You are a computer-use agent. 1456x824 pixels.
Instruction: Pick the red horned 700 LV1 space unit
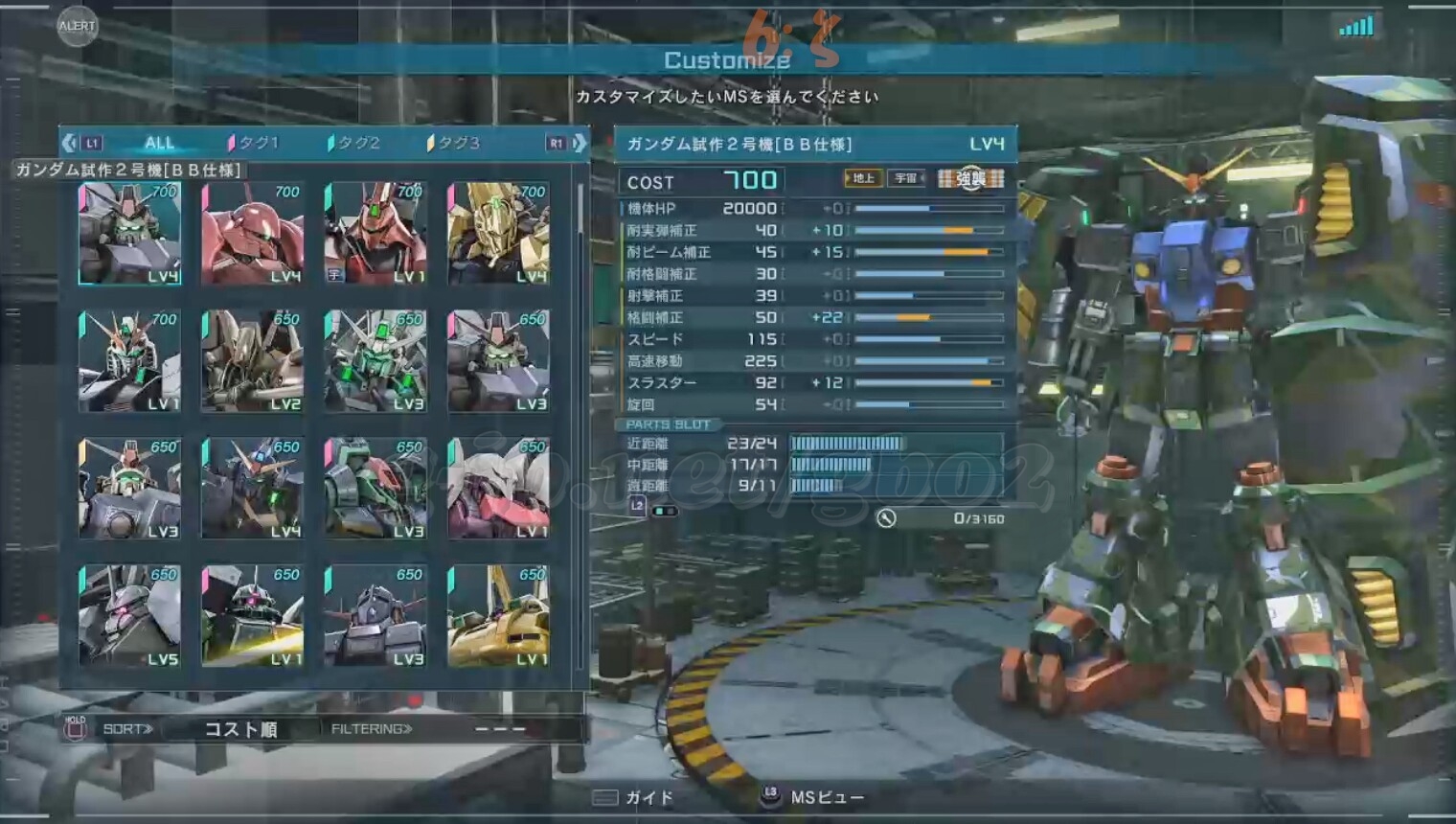click(x=375, y=233)
